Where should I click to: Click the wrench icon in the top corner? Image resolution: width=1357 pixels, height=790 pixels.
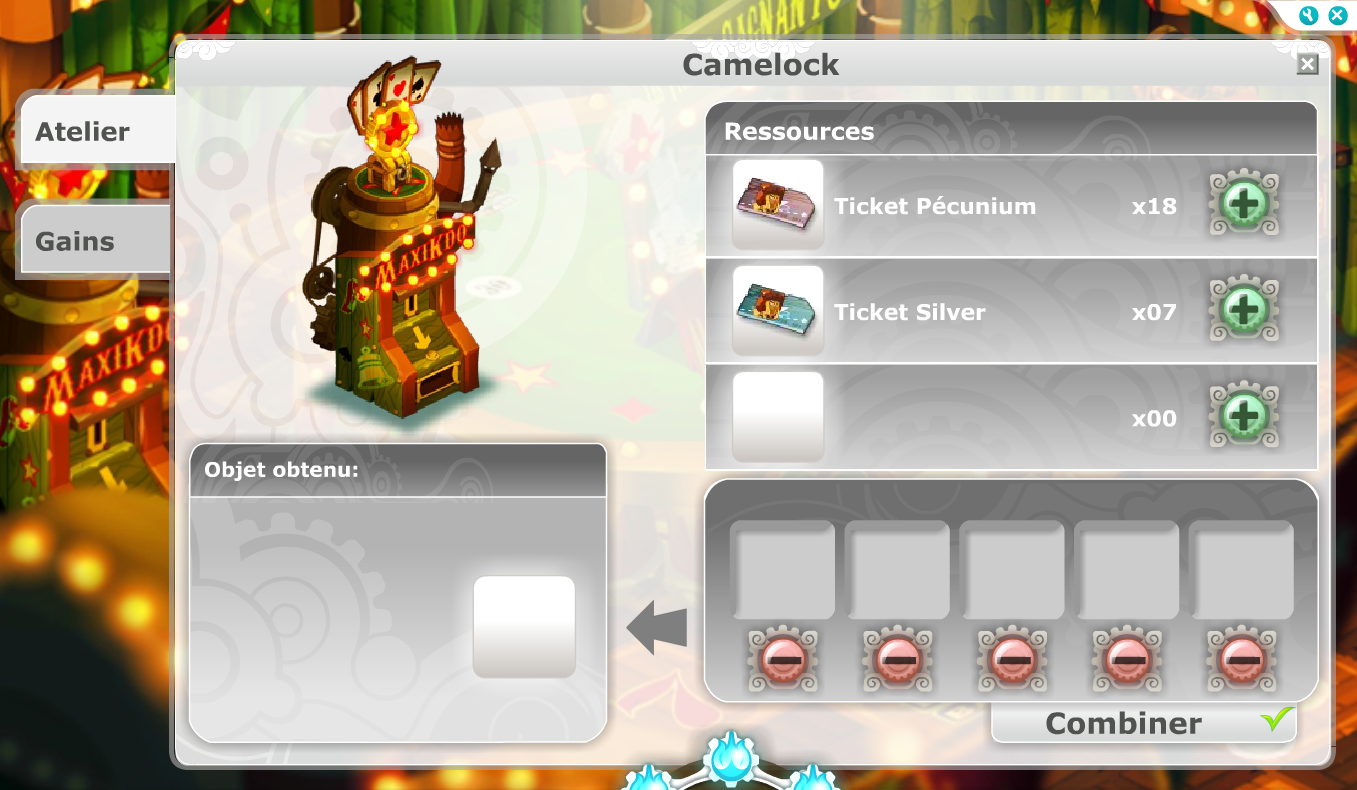(1308, 15)
